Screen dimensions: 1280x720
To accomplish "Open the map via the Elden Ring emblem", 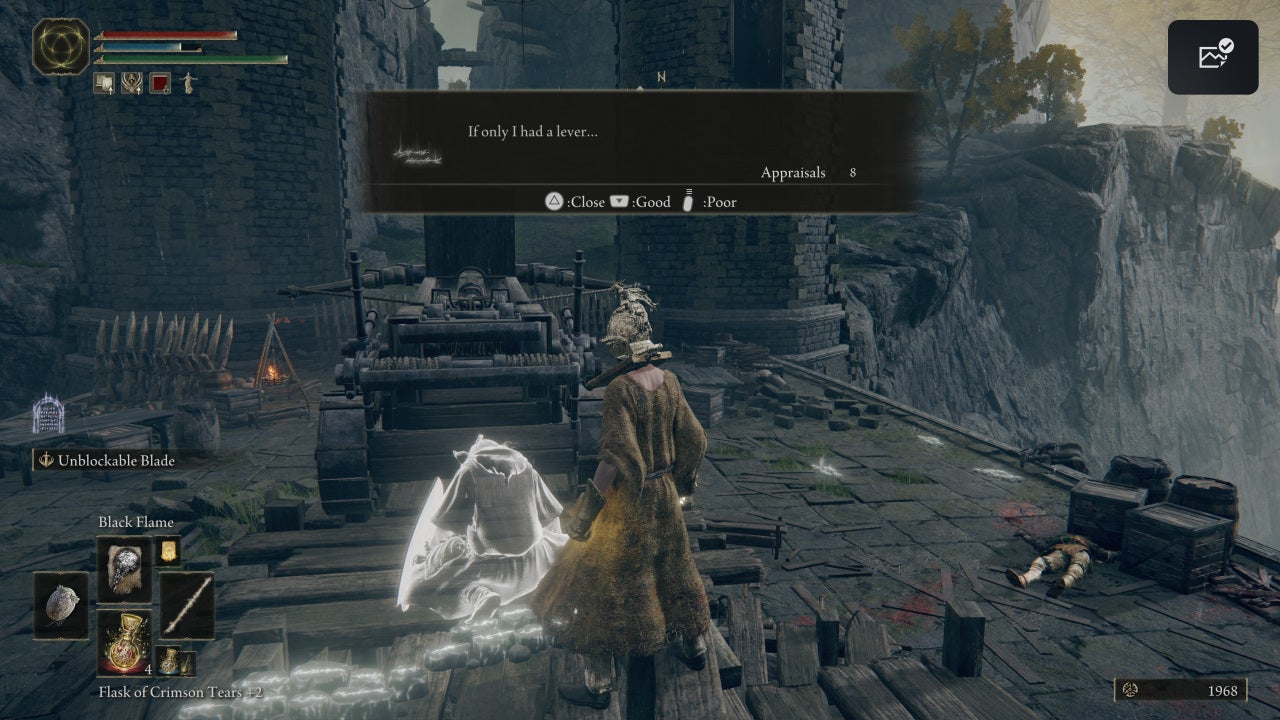I will 60,46.
